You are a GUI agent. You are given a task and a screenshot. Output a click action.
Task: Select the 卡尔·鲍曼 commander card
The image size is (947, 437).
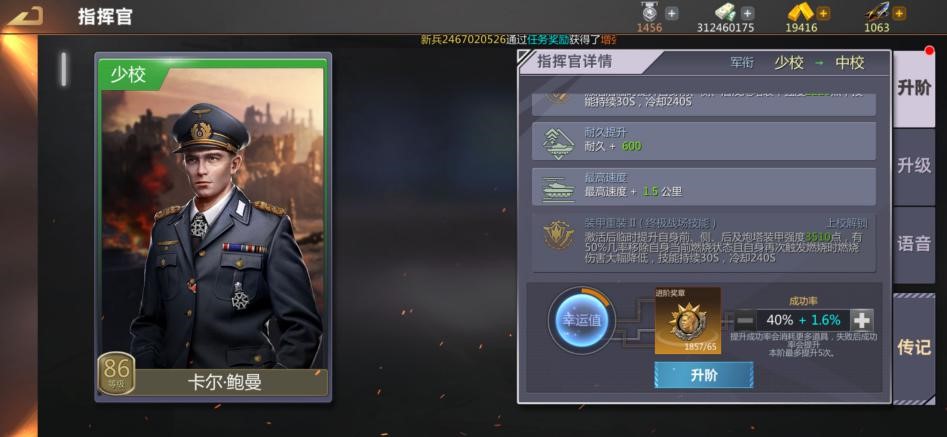[x=212, y=227]
